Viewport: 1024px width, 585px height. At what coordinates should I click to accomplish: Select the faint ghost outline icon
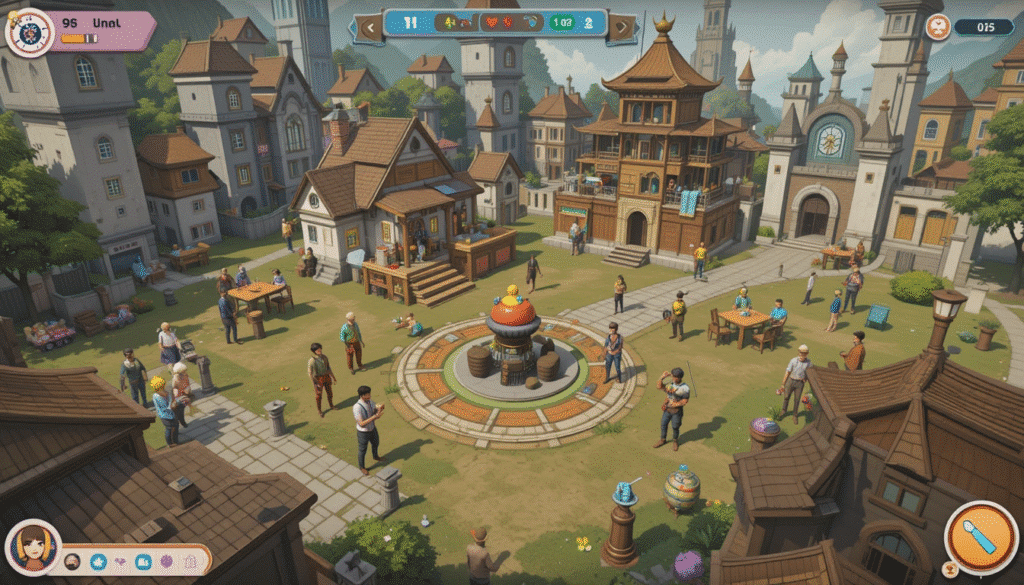[190, 561]
